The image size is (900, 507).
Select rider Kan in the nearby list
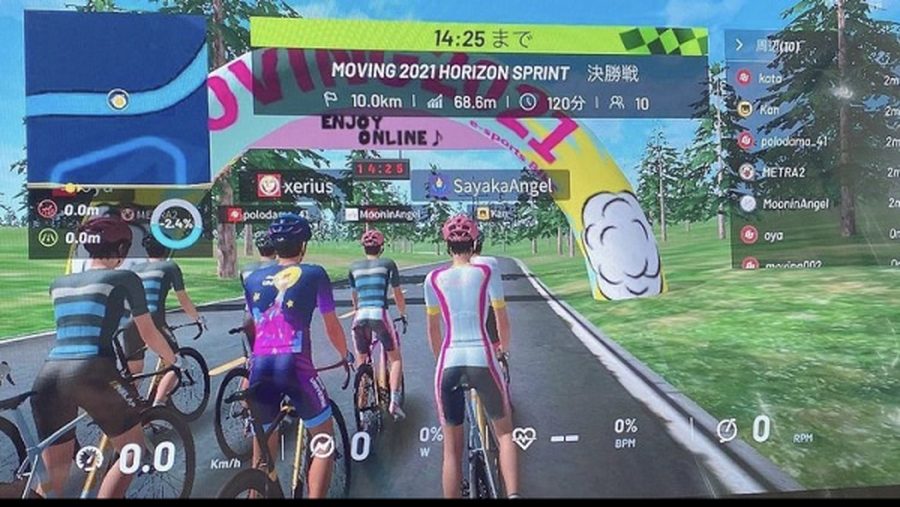pyautogui.click(x=770, y=108)
